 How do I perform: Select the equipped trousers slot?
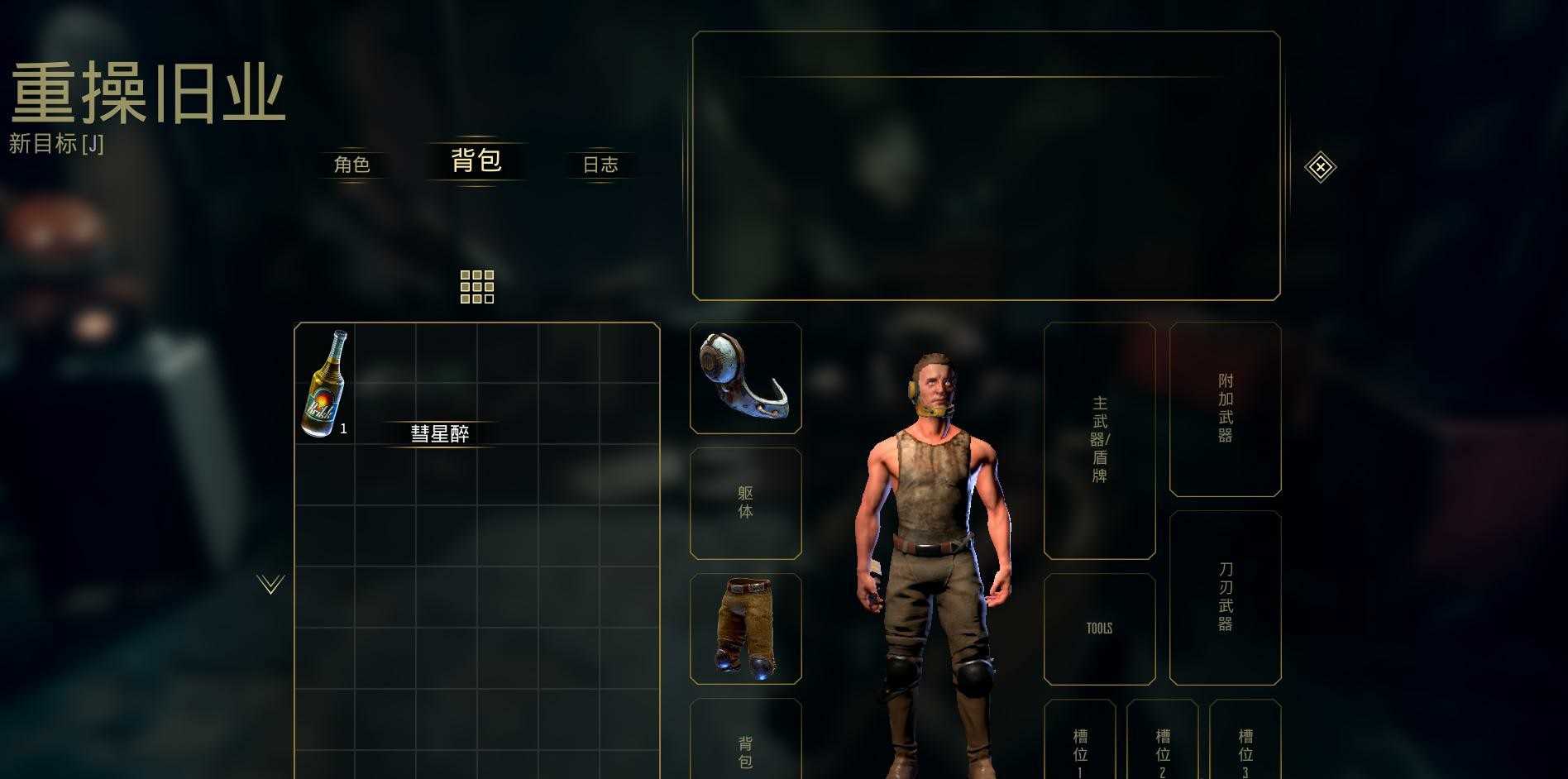(x=745, y=628)
